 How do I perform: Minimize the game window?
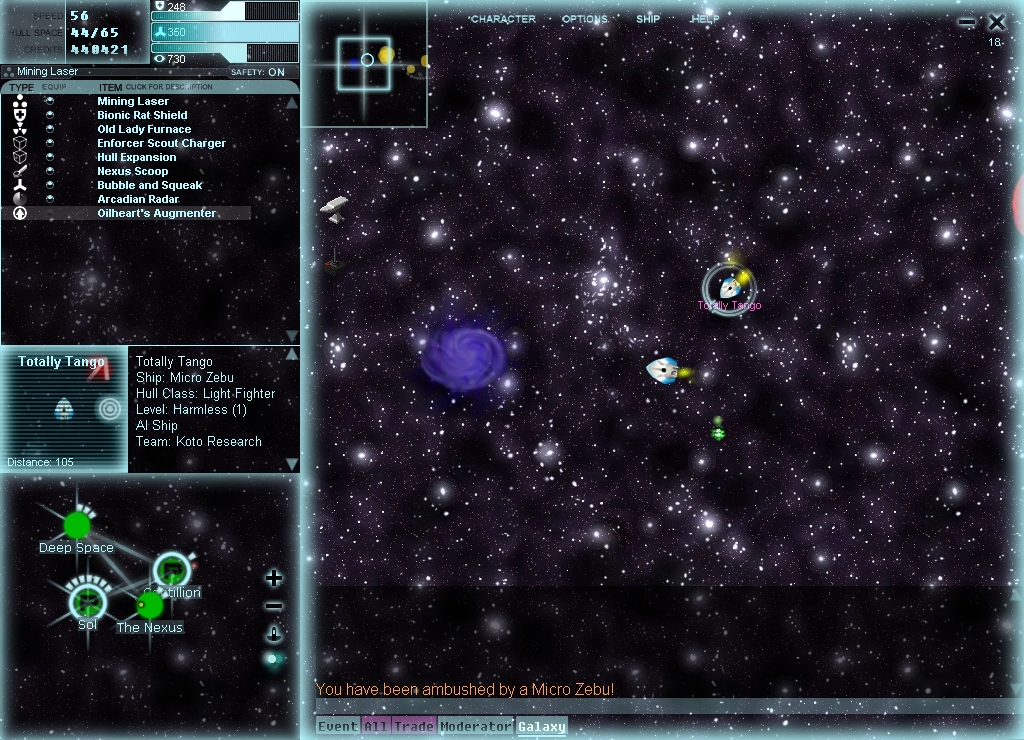tap(966, 22)
